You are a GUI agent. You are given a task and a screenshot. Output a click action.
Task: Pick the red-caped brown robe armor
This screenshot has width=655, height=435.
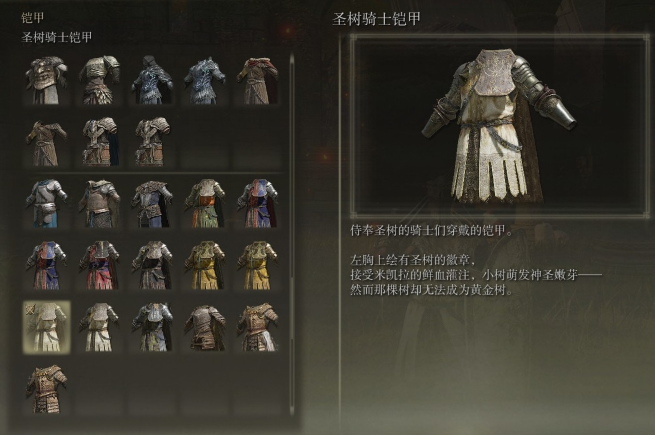point(256,79)
